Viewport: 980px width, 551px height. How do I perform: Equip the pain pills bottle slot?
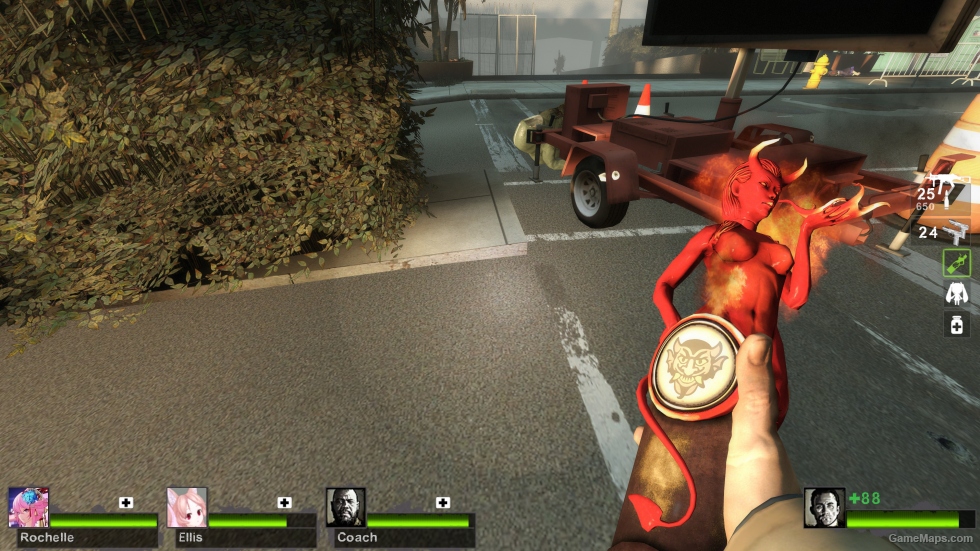point(957,323)
